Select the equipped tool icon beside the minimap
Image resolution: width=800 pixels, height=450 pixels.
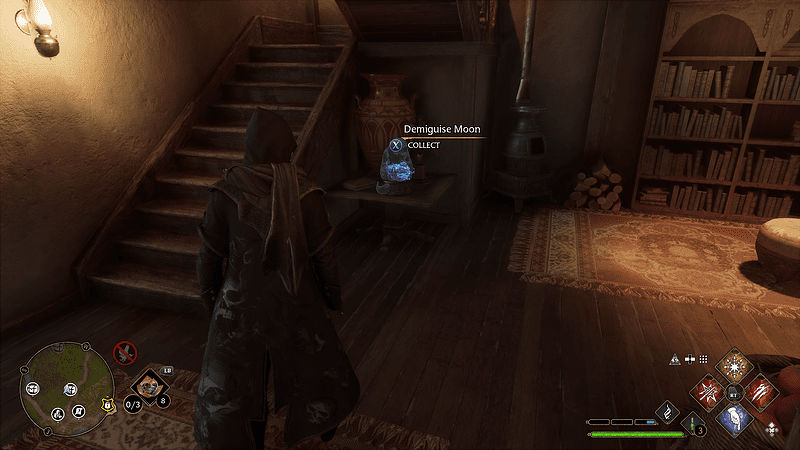[146, 383]
